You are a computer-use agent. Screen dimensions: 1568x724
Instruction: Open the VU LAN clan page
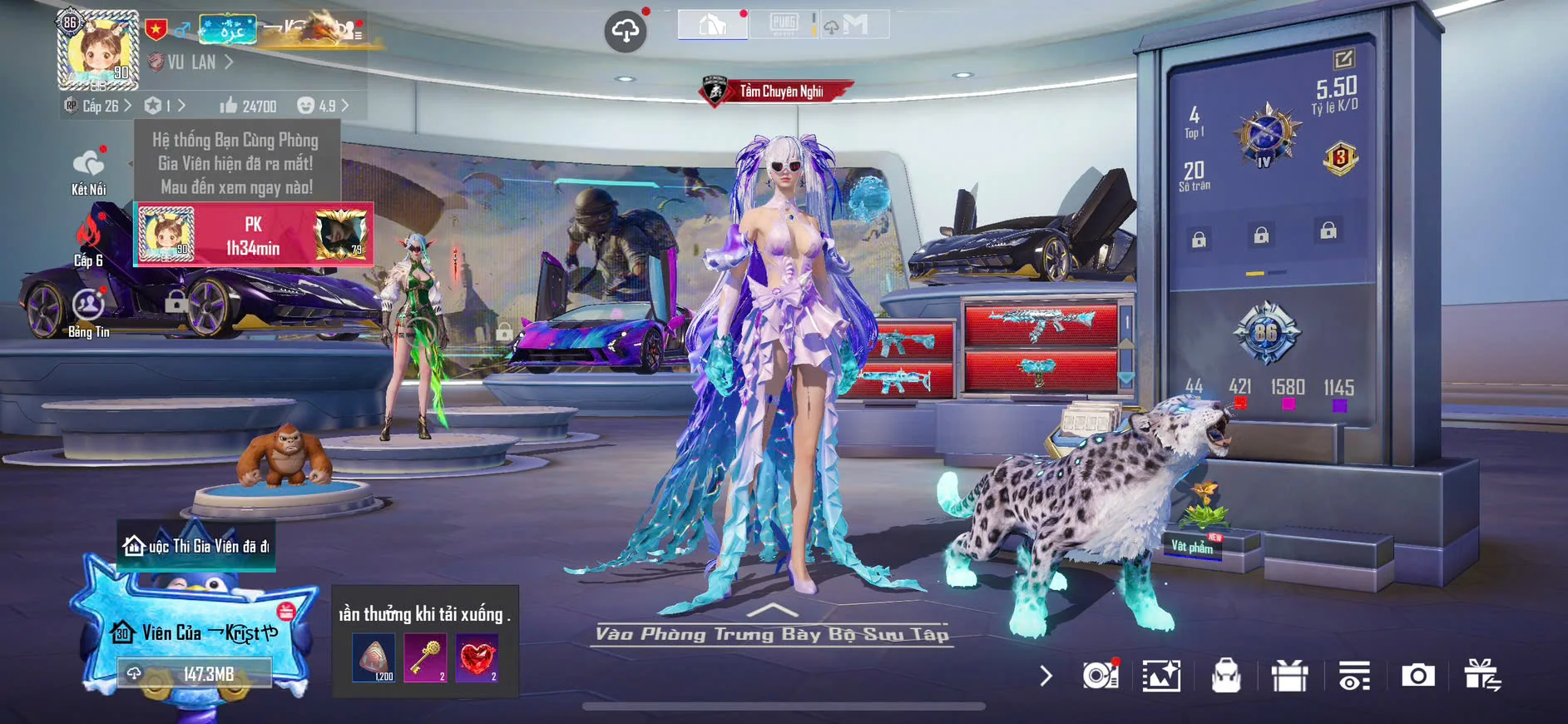tap(192, 62)
